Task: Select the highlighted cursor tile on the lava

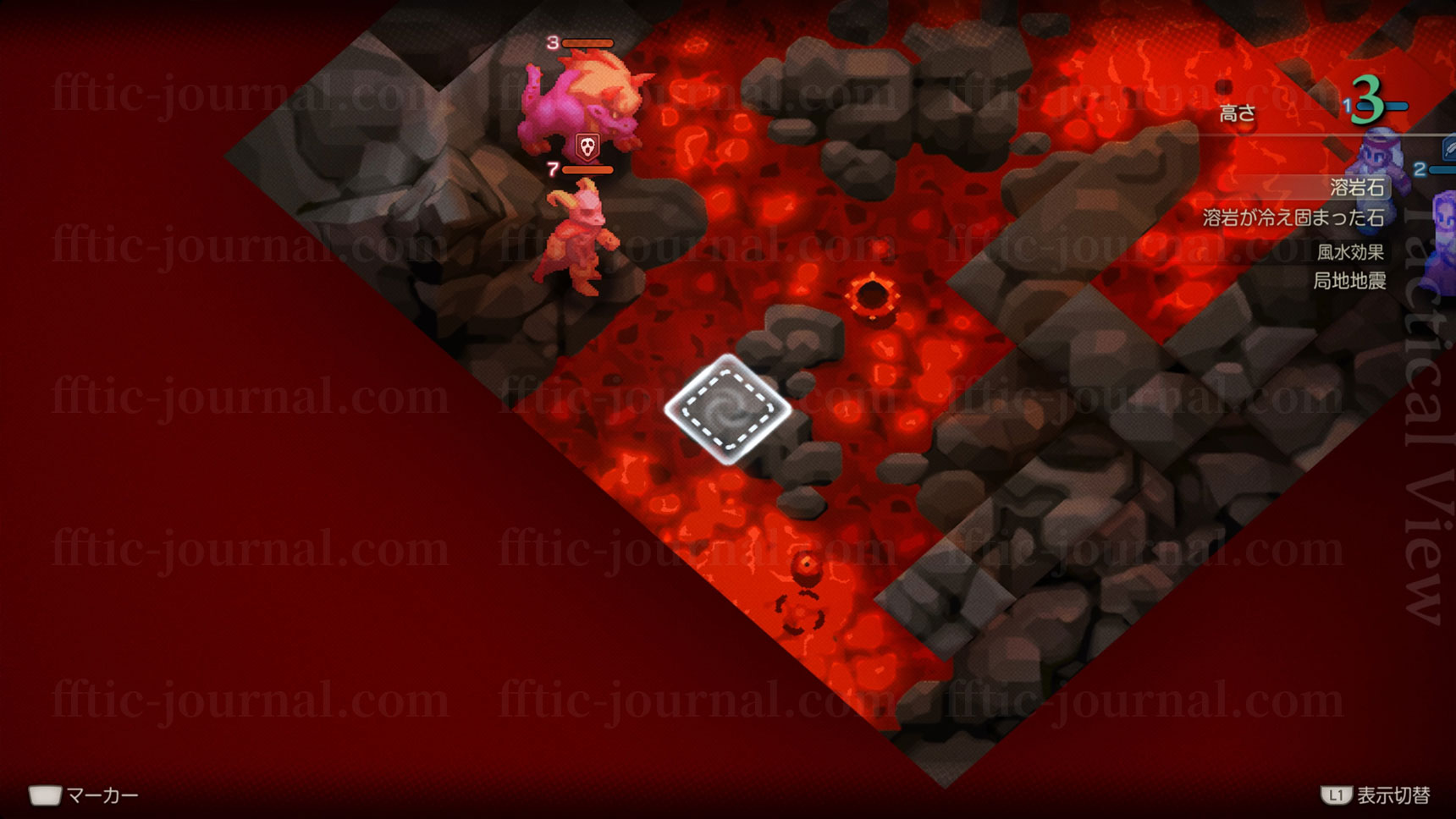Action: [x=728, y=409]
